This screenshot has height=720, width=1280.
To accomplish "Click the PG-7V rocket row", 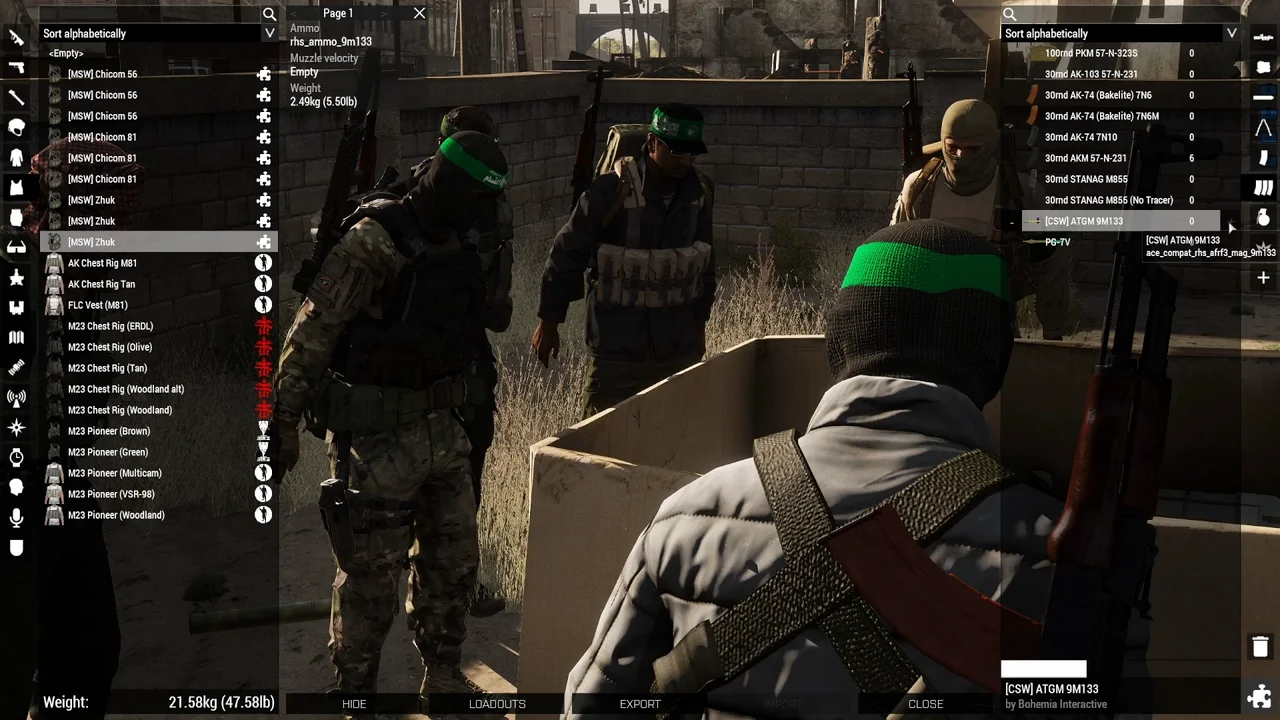I will (1057, 242).
